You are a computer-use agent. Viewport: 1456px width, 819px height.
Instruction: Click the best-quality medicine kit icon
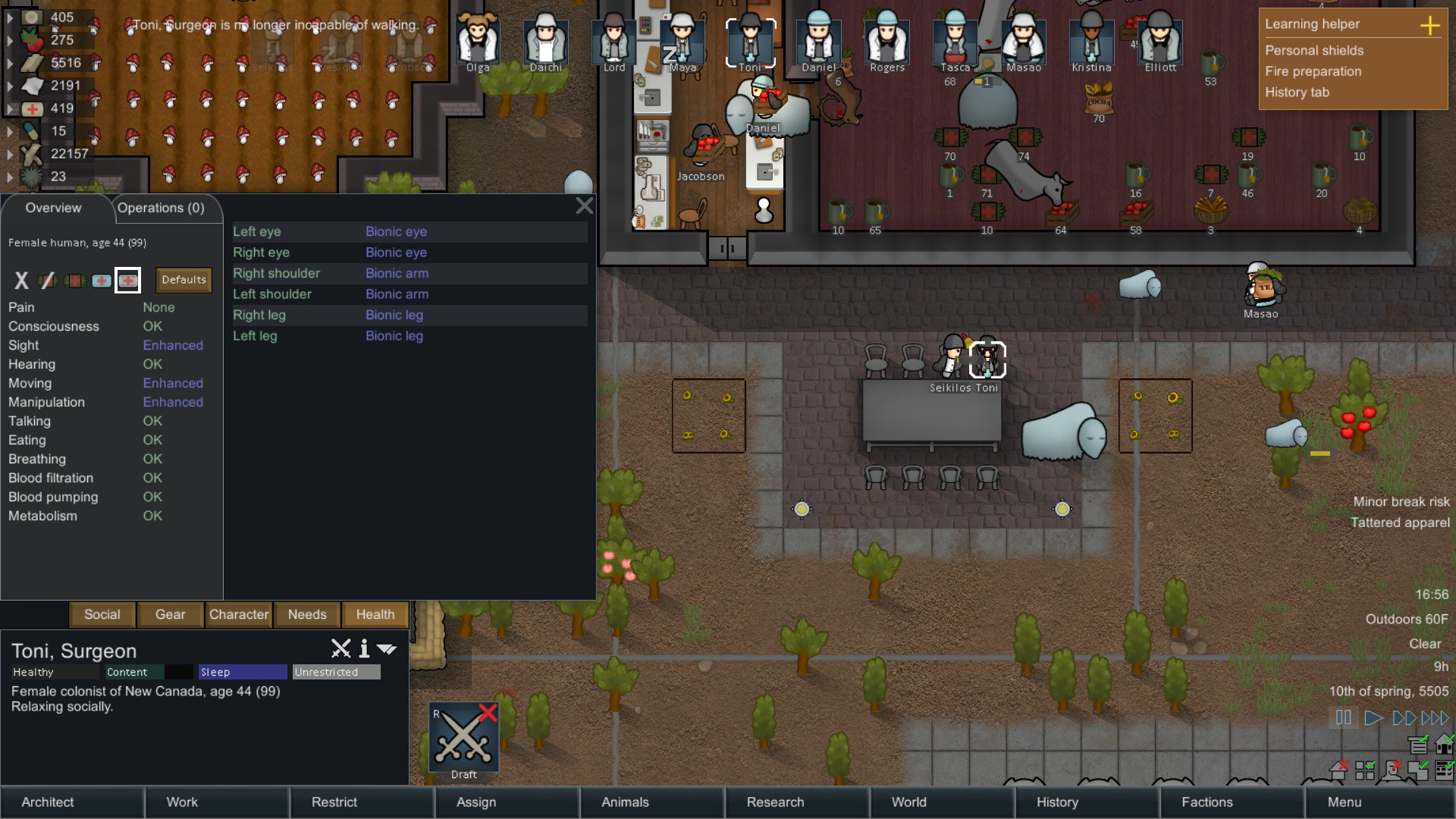pyautogui.click(x=127, y=281)
